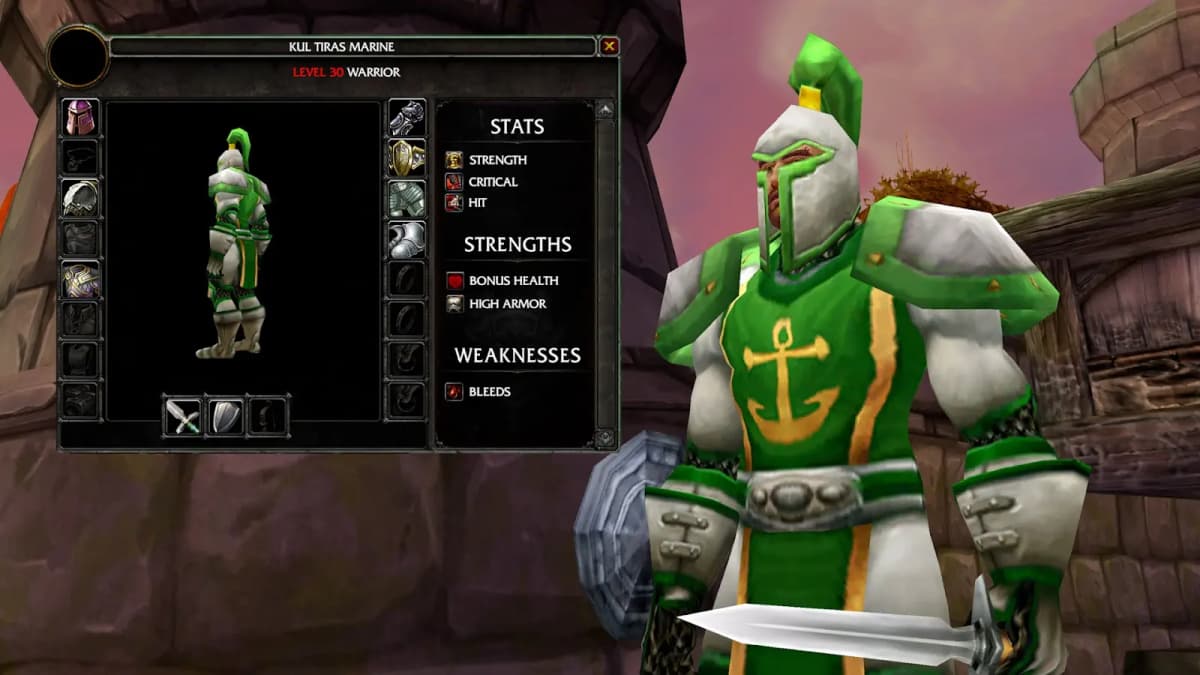
Task: Close the Kul Tiras Marine window
Action: pyautogui.click(x=609, y=46)
